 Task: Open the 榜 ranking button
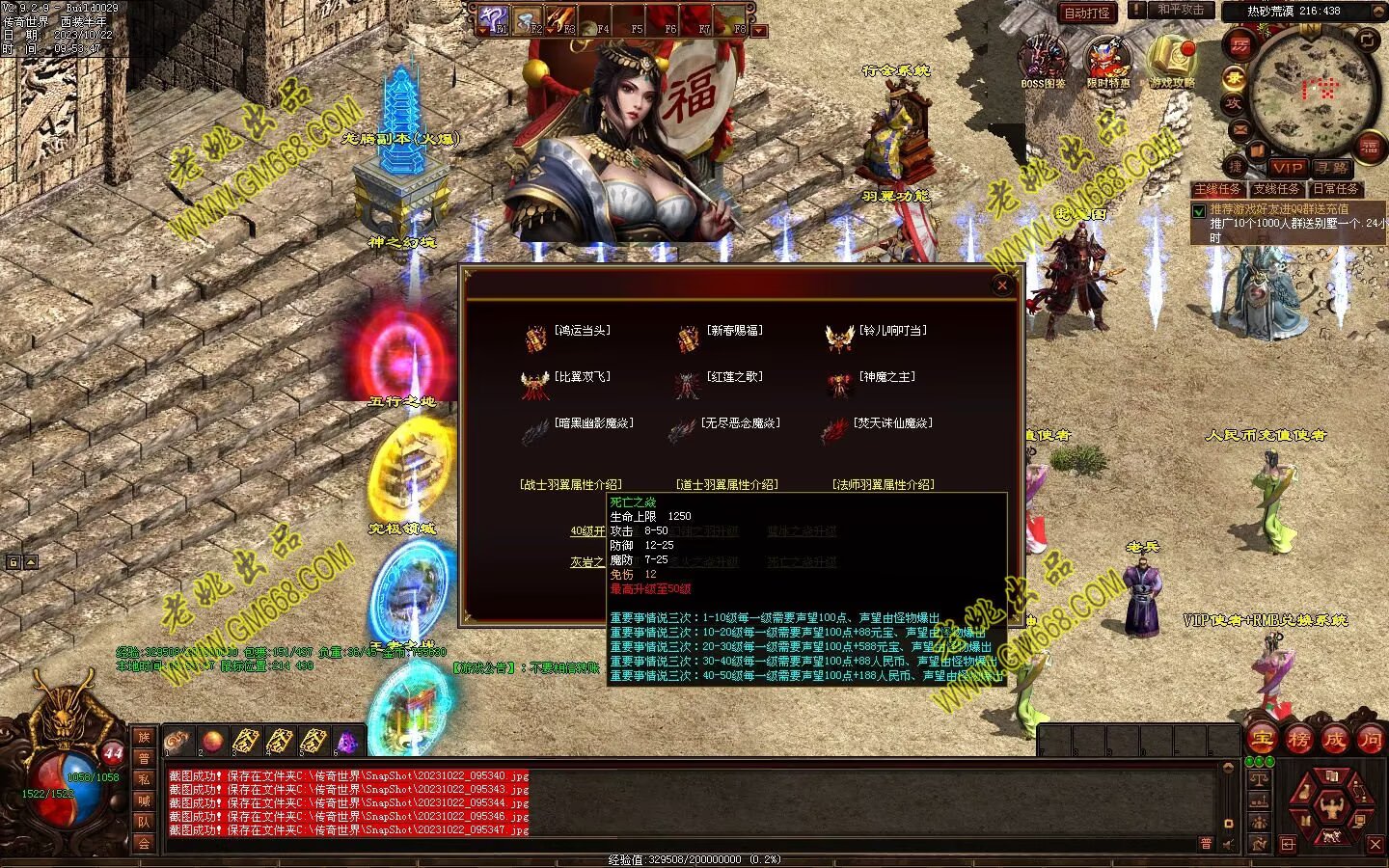[x=1298, y=740]
